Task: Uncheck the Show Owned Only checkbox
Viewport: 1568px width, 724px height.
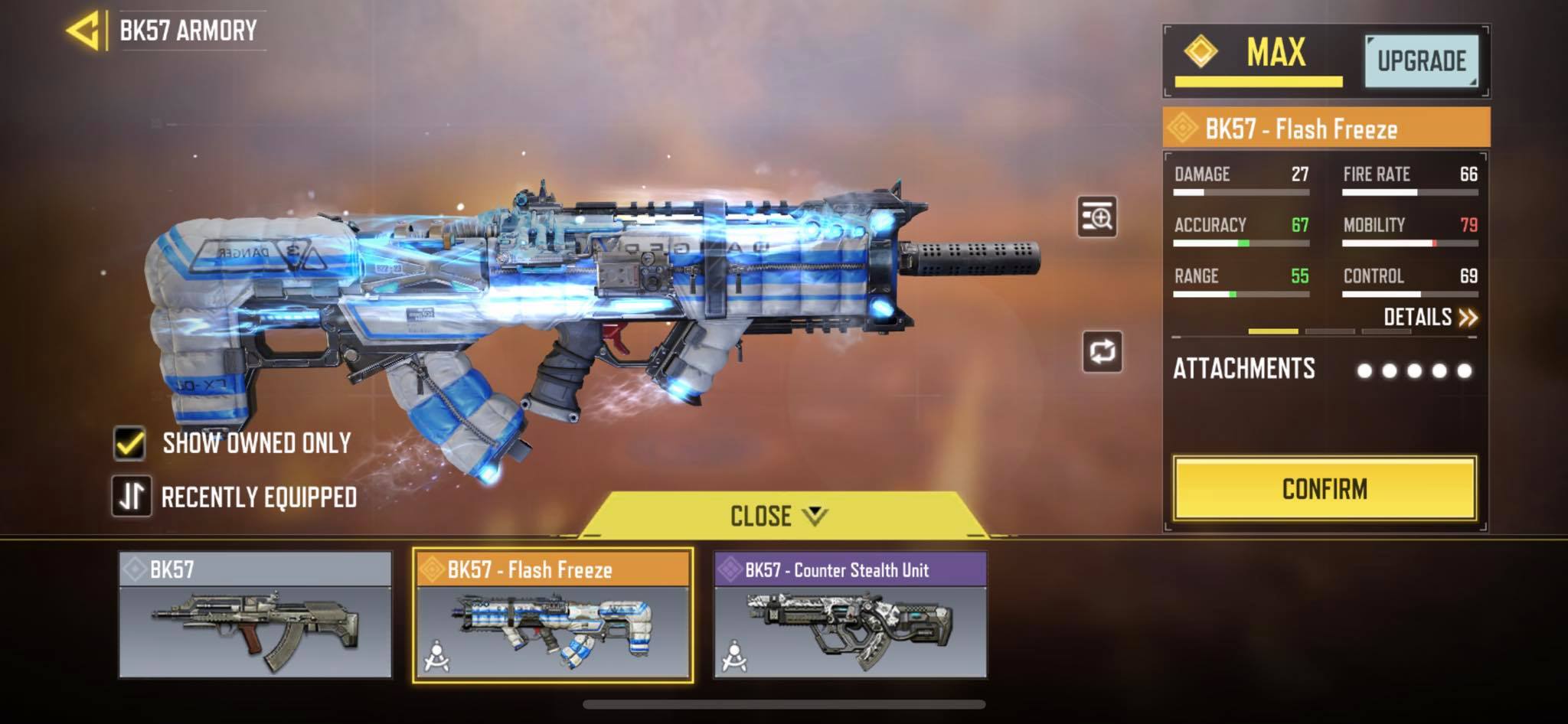Action: pos(130,442)
